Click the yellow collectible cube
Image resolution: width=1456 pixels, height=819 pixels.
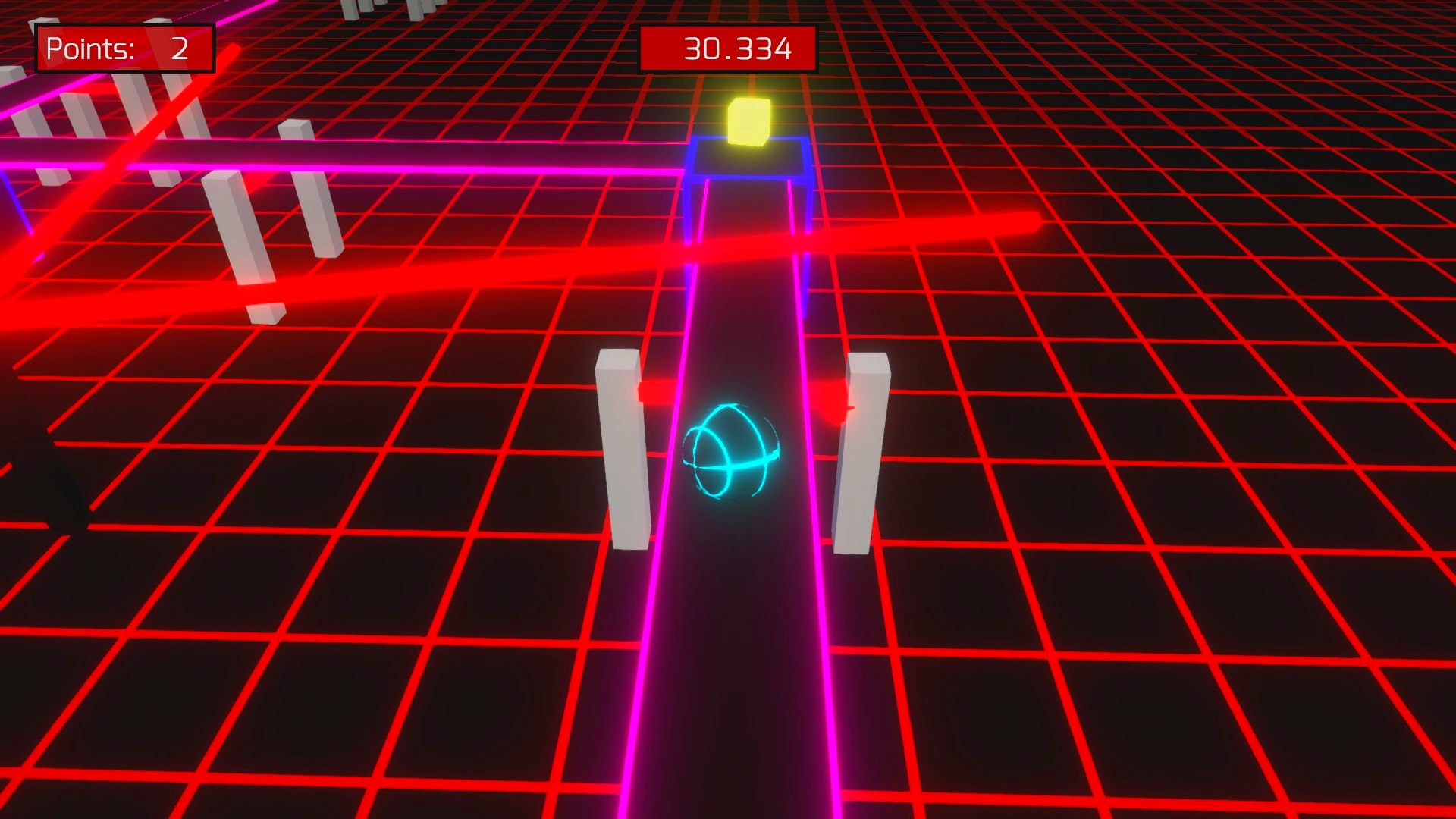pos(749,121)
